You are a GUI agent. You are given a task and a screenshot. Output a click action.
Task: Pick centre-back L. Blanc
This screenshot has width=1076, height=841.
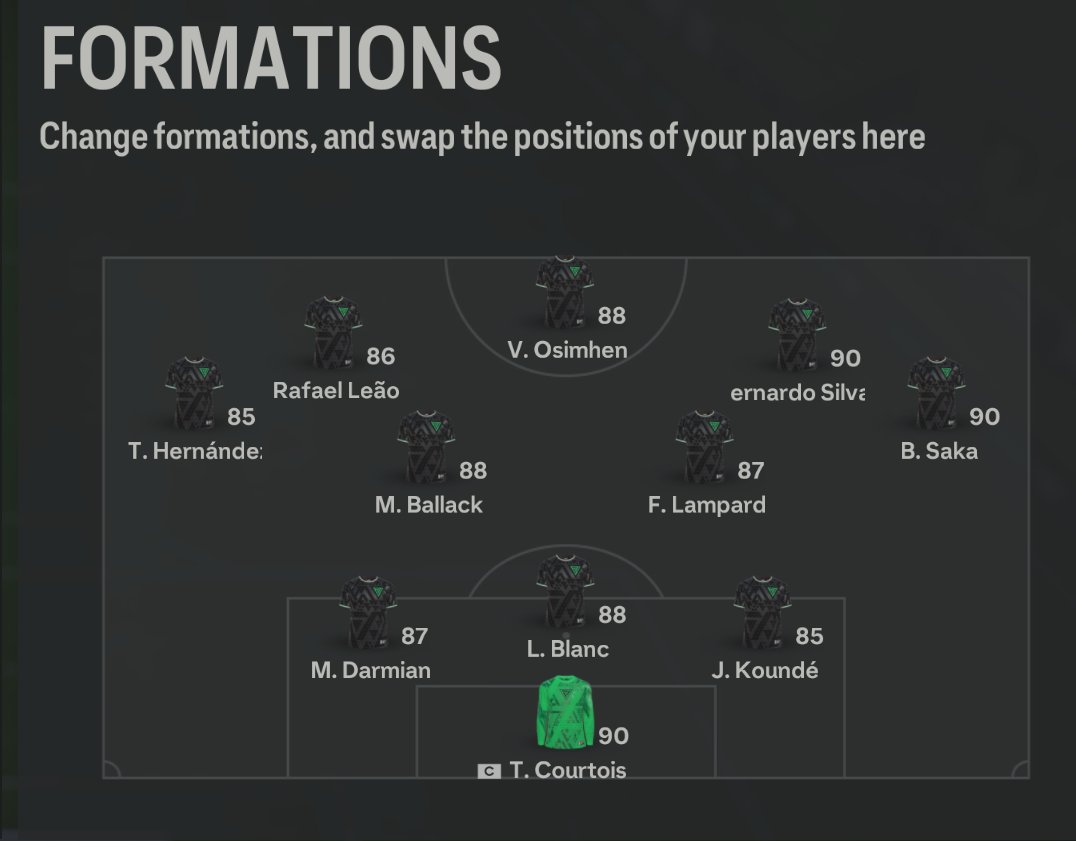[x=566, y=591]
